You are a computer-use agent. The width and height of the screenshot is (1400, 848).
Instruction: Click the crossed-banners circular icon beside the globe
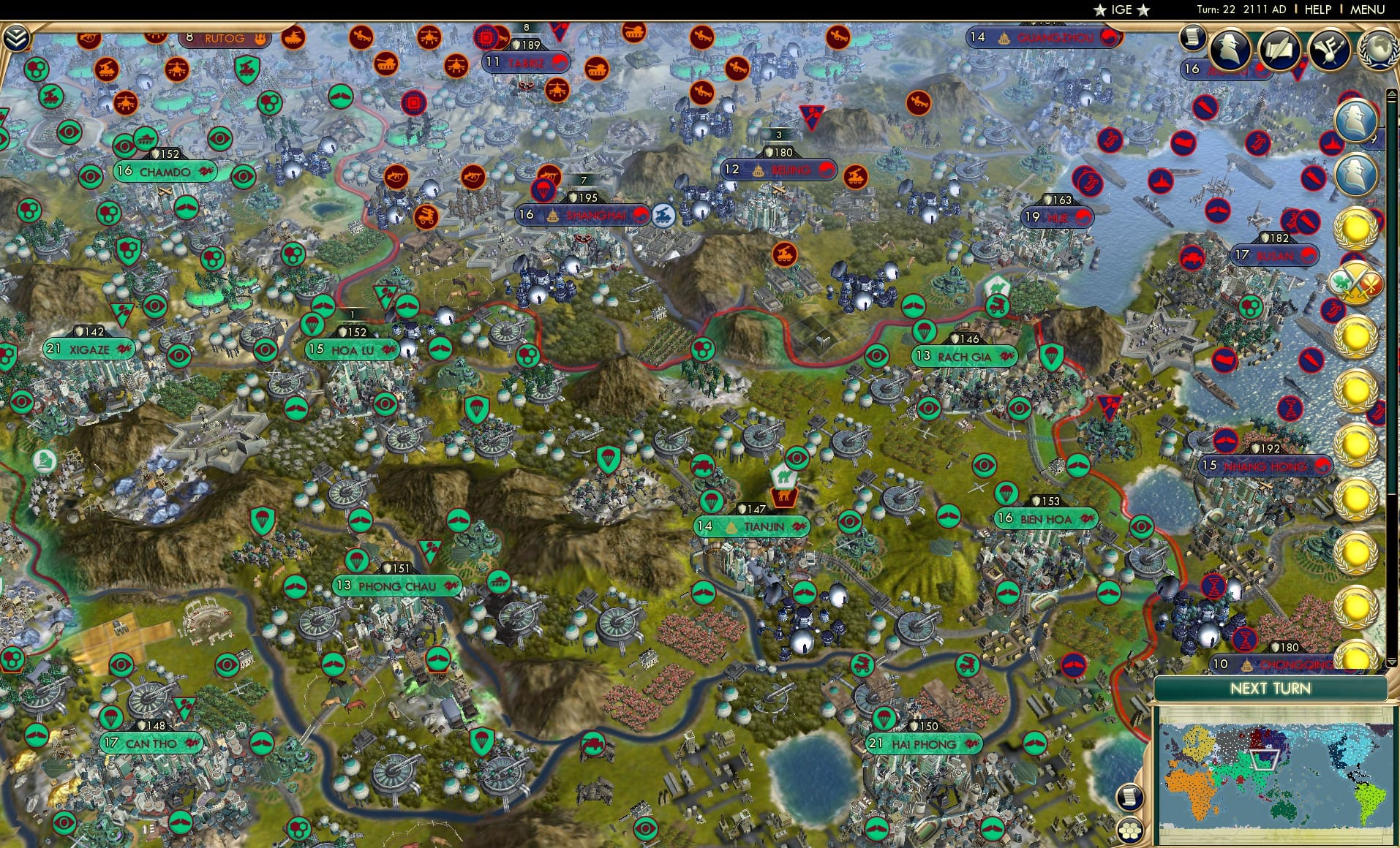coord(1330,50)
